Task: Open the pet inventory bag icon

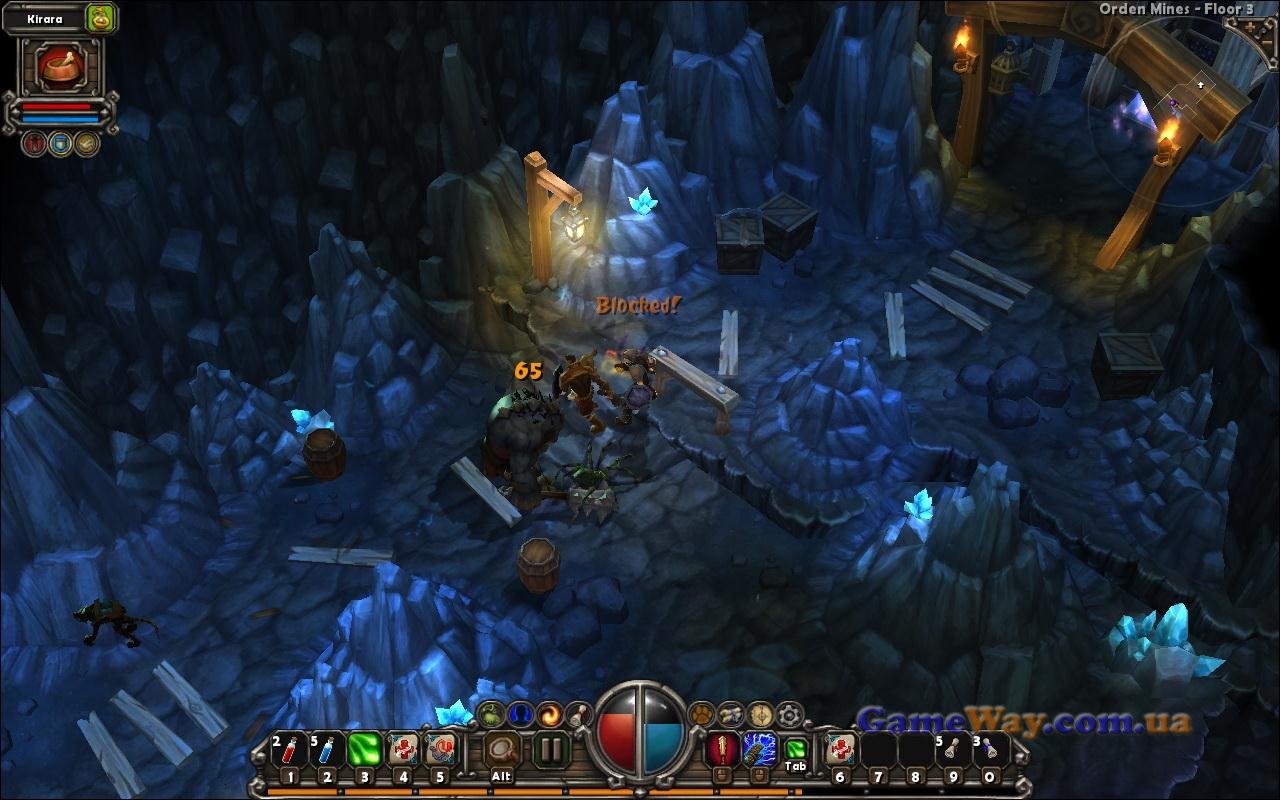Action: (101, 17)
